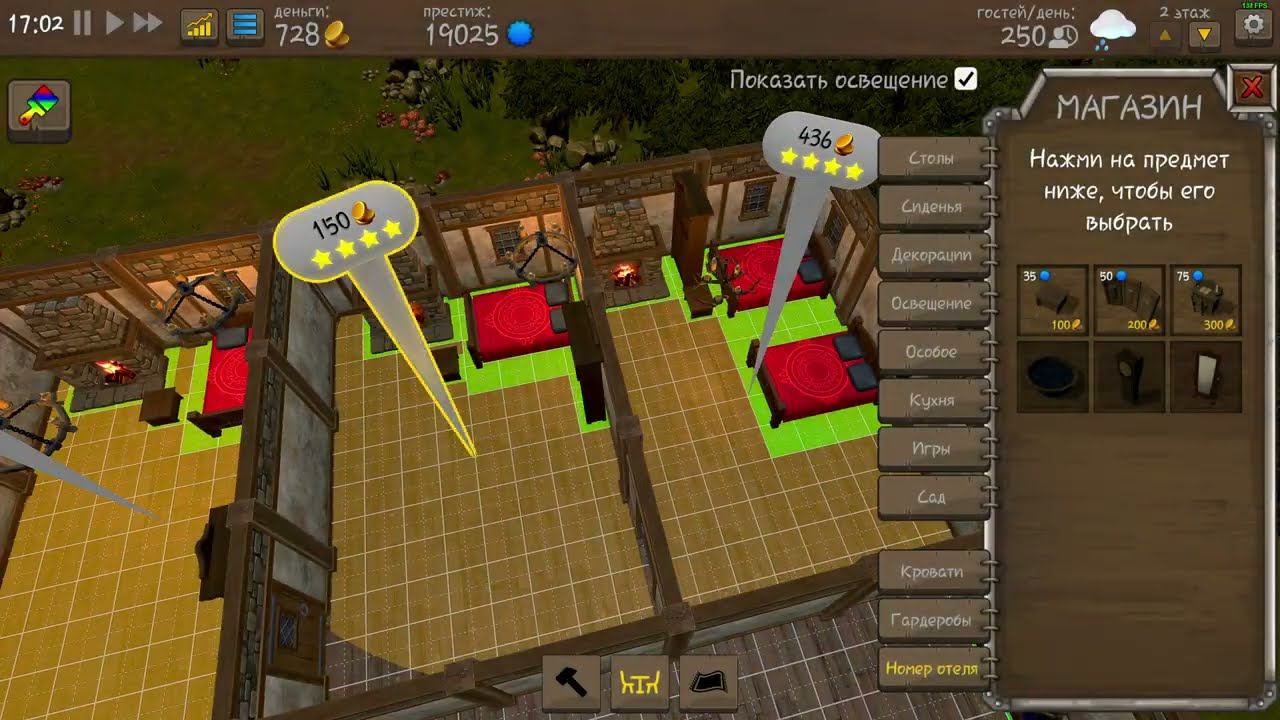Pause the game simulation
Viewport: 1280px width, 720px height.
click(84, 22)
